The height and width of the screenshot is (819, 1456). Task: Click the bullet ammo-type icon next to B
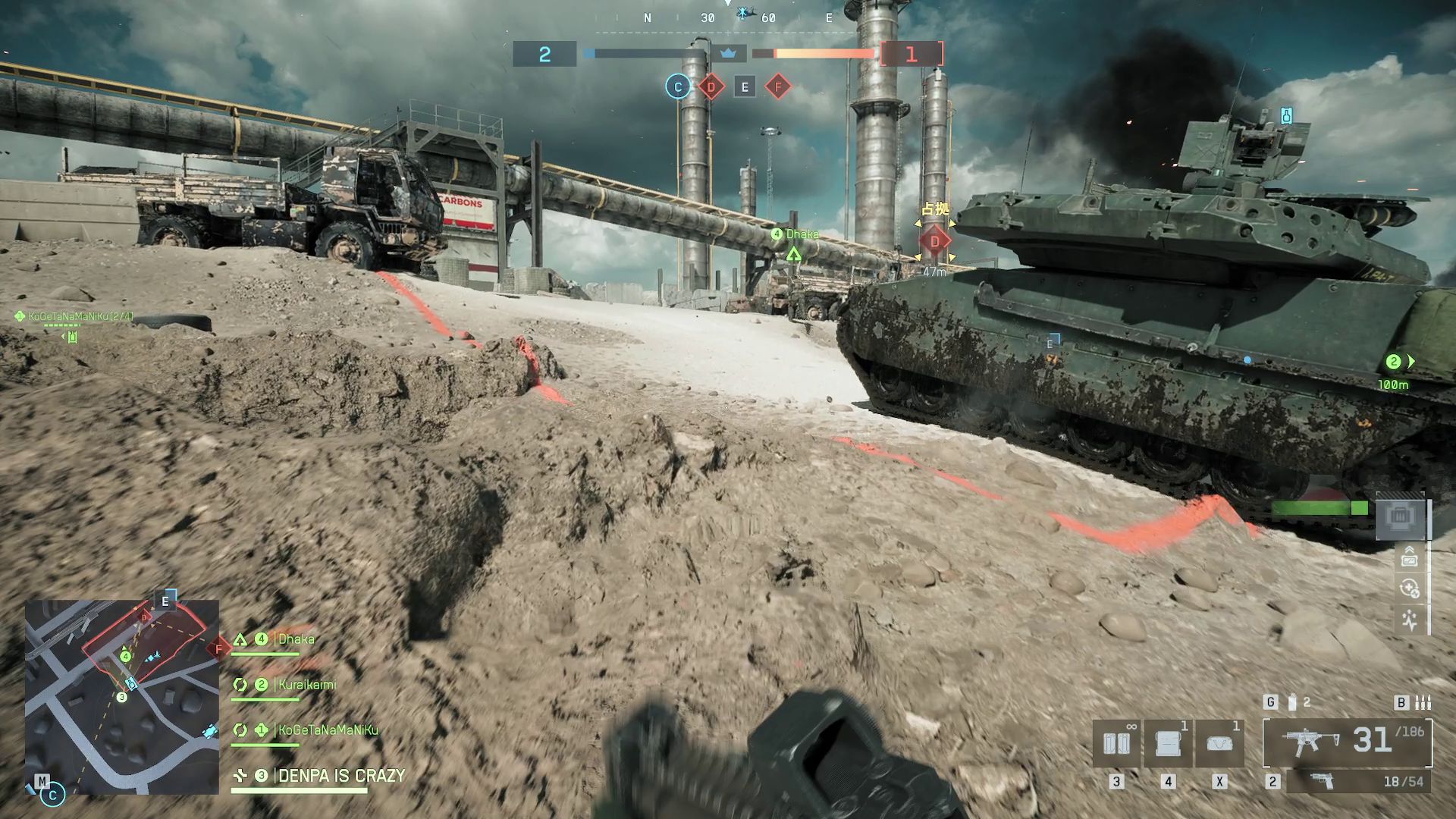(1423, 703)
